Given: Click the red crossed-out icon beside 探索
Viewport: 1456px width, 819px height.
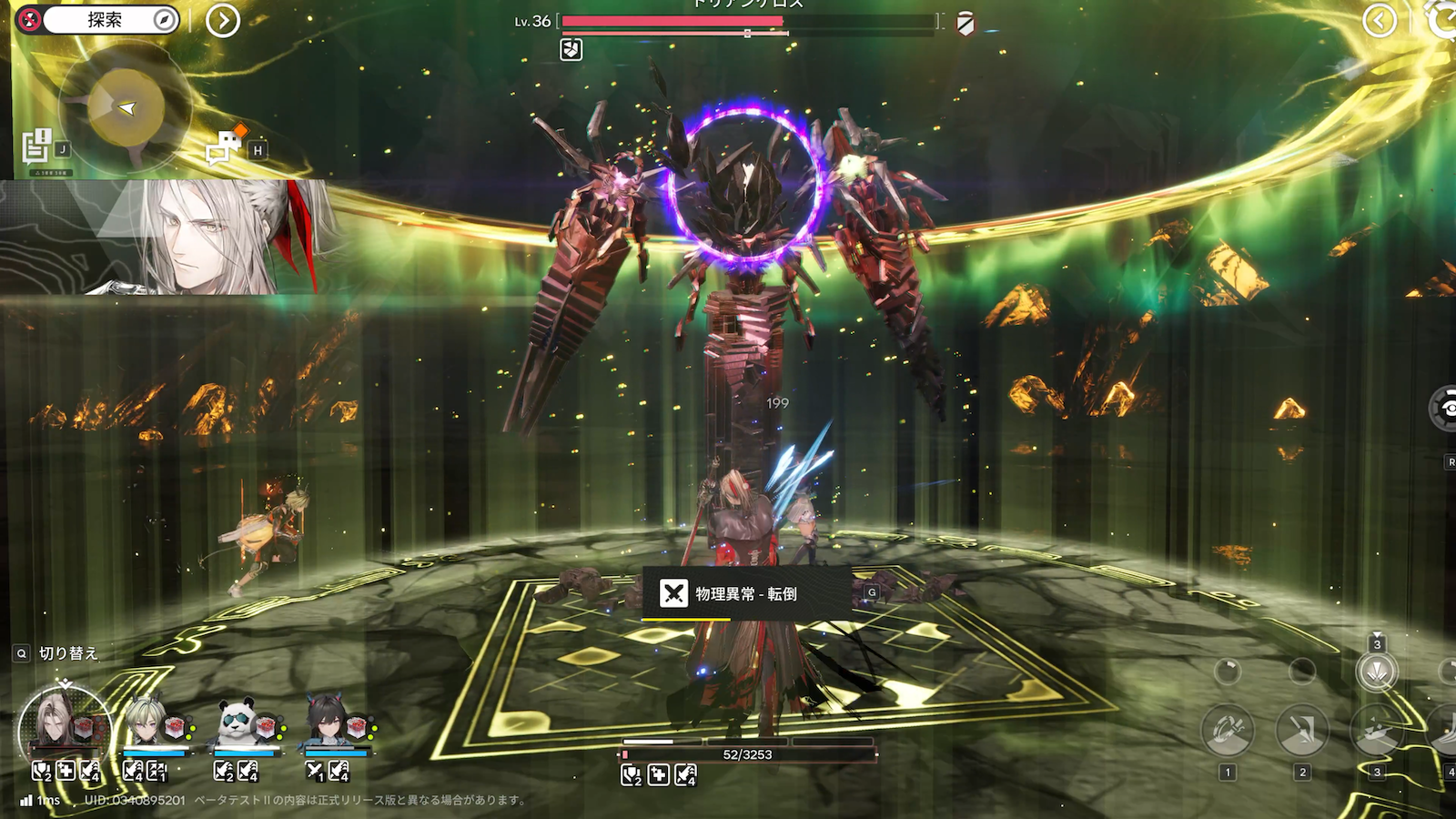Looking at the screenshot, I should 29,20.
